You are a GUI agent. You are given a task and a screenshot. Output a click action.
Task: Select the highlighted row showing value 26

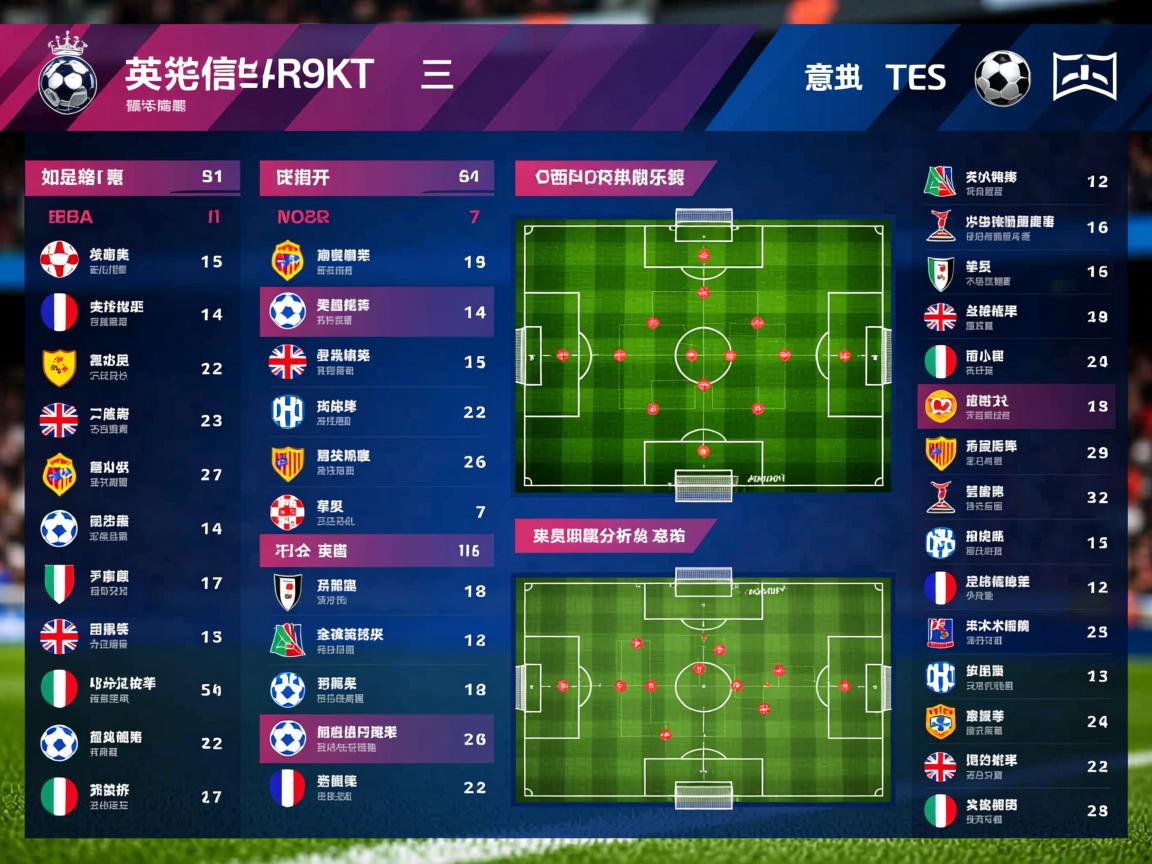[376, 739]
